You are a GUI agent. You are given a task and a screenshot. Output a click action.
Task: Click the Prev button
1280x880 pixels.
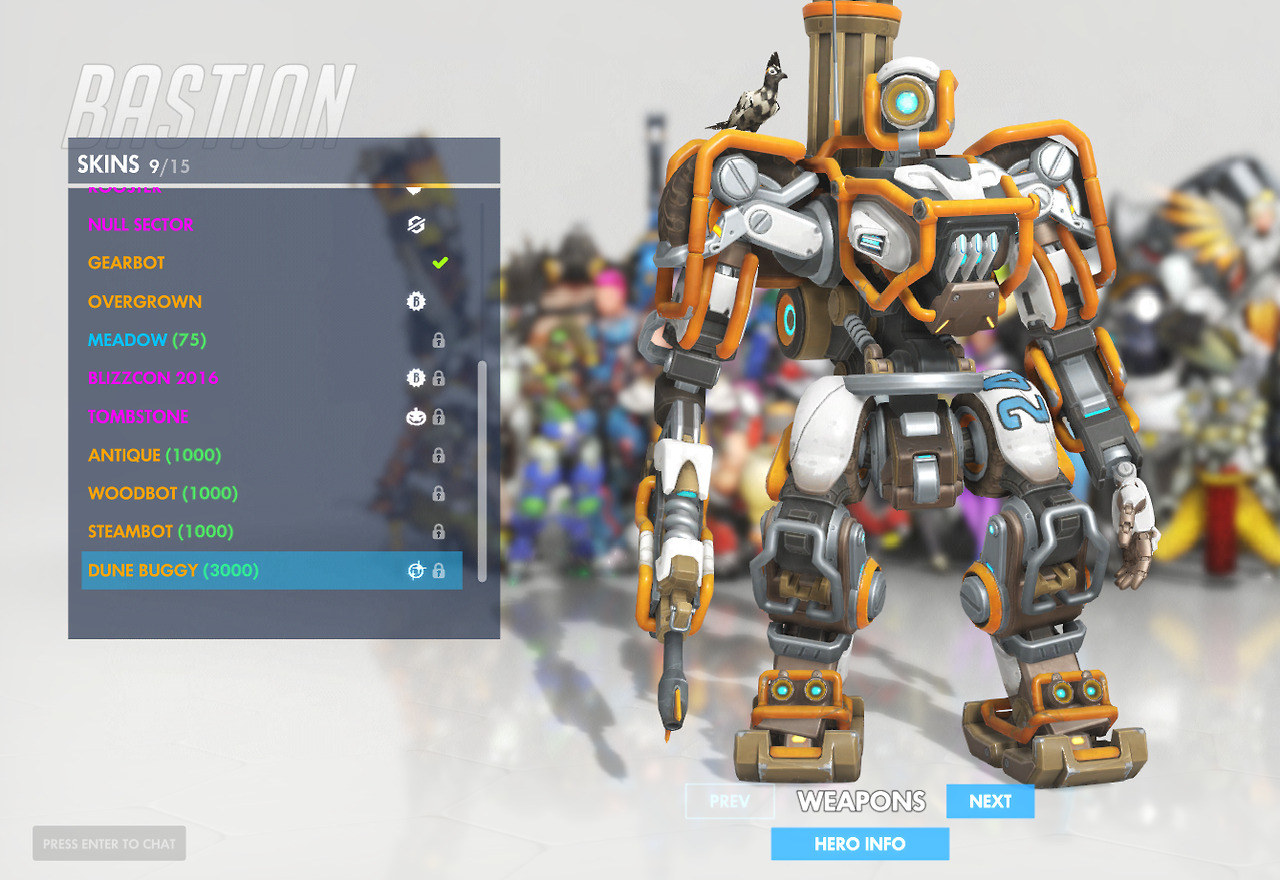(x=730, y=802)
